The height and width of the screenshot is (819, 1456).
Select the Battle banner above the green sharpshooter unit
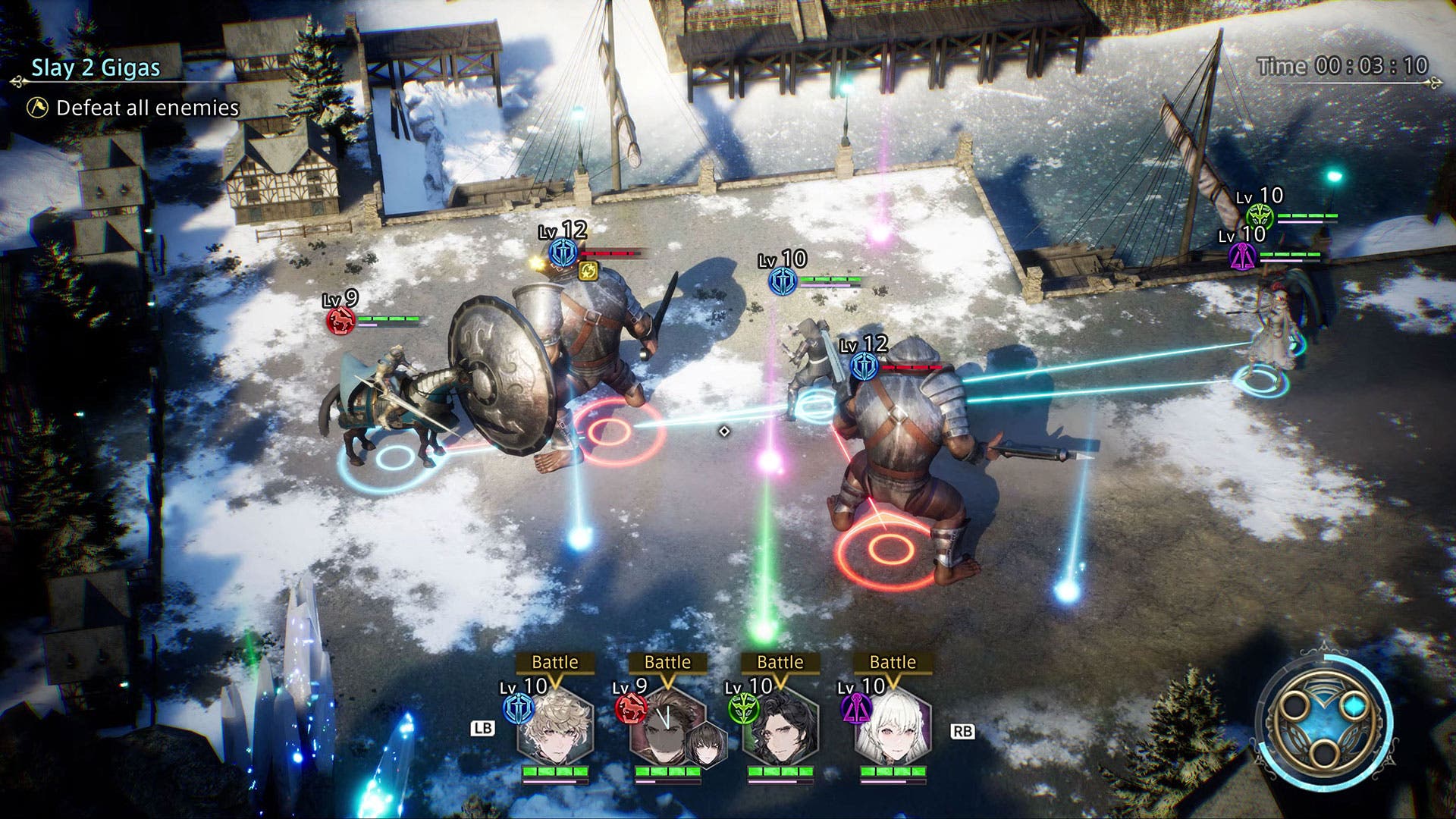pos(780,661)
